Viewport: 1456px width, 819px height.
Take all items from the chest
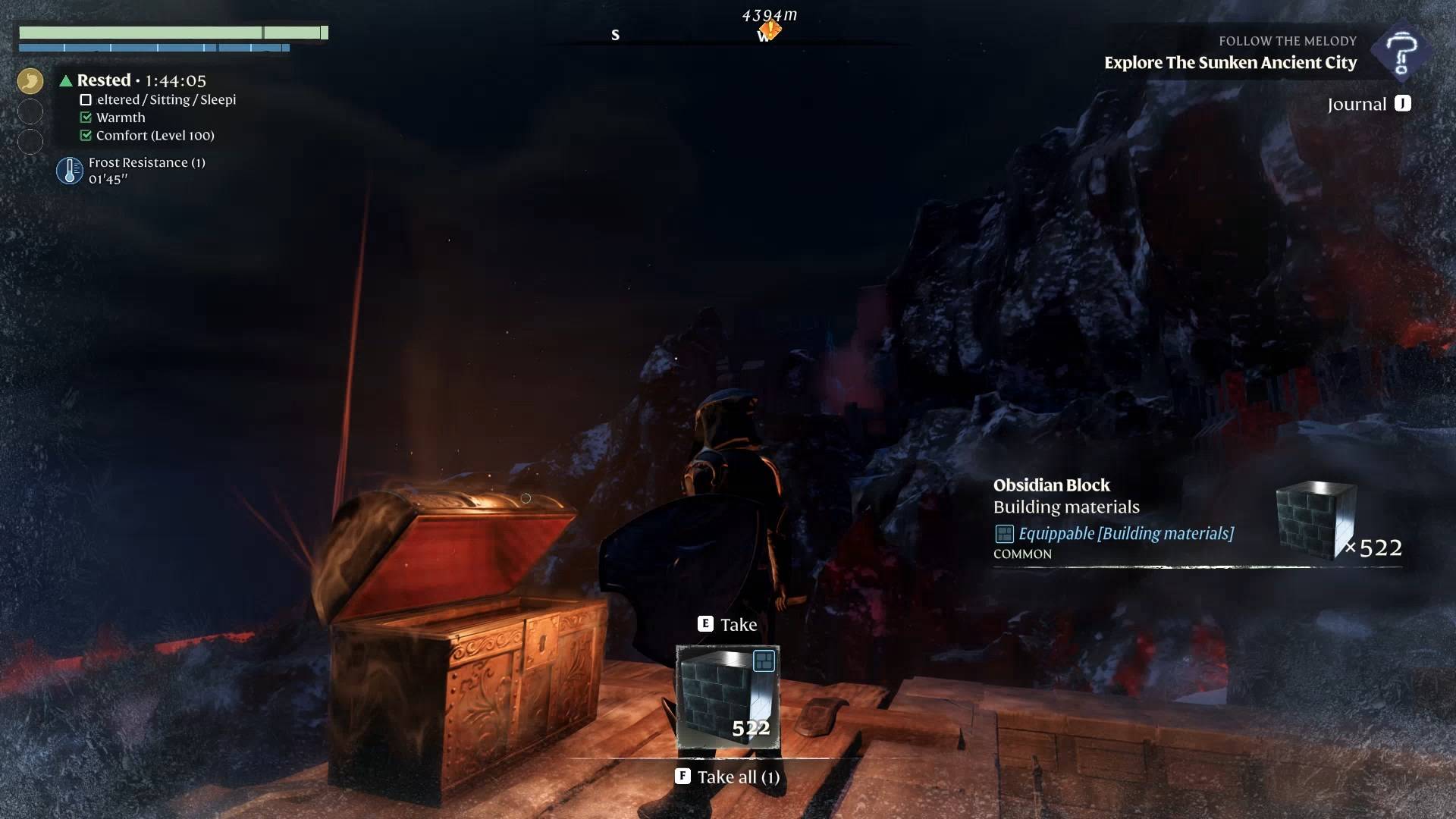(728, 777)
